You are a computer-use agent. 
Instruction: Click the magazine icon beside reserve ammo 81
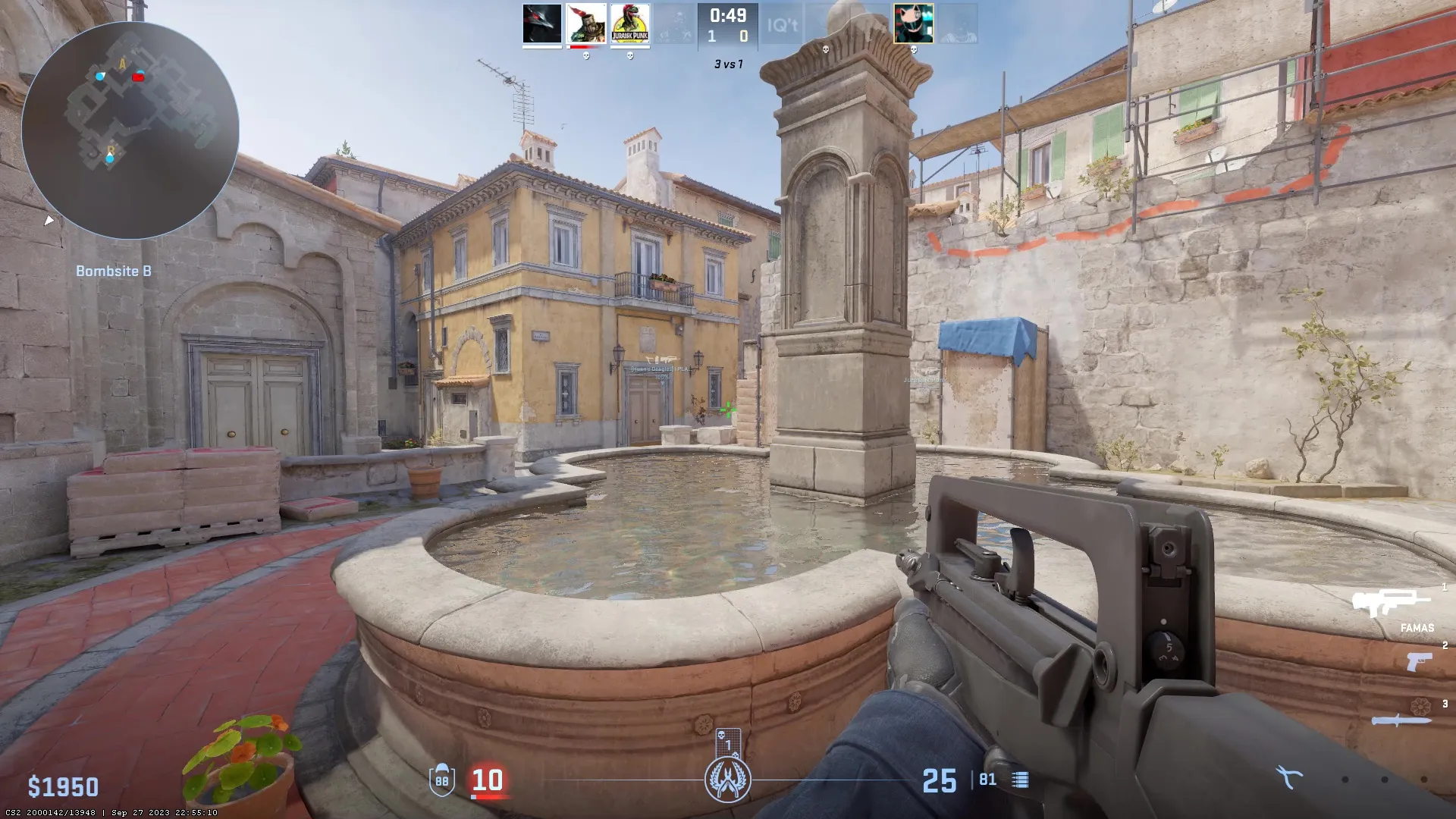click(x=1020, y=779)
